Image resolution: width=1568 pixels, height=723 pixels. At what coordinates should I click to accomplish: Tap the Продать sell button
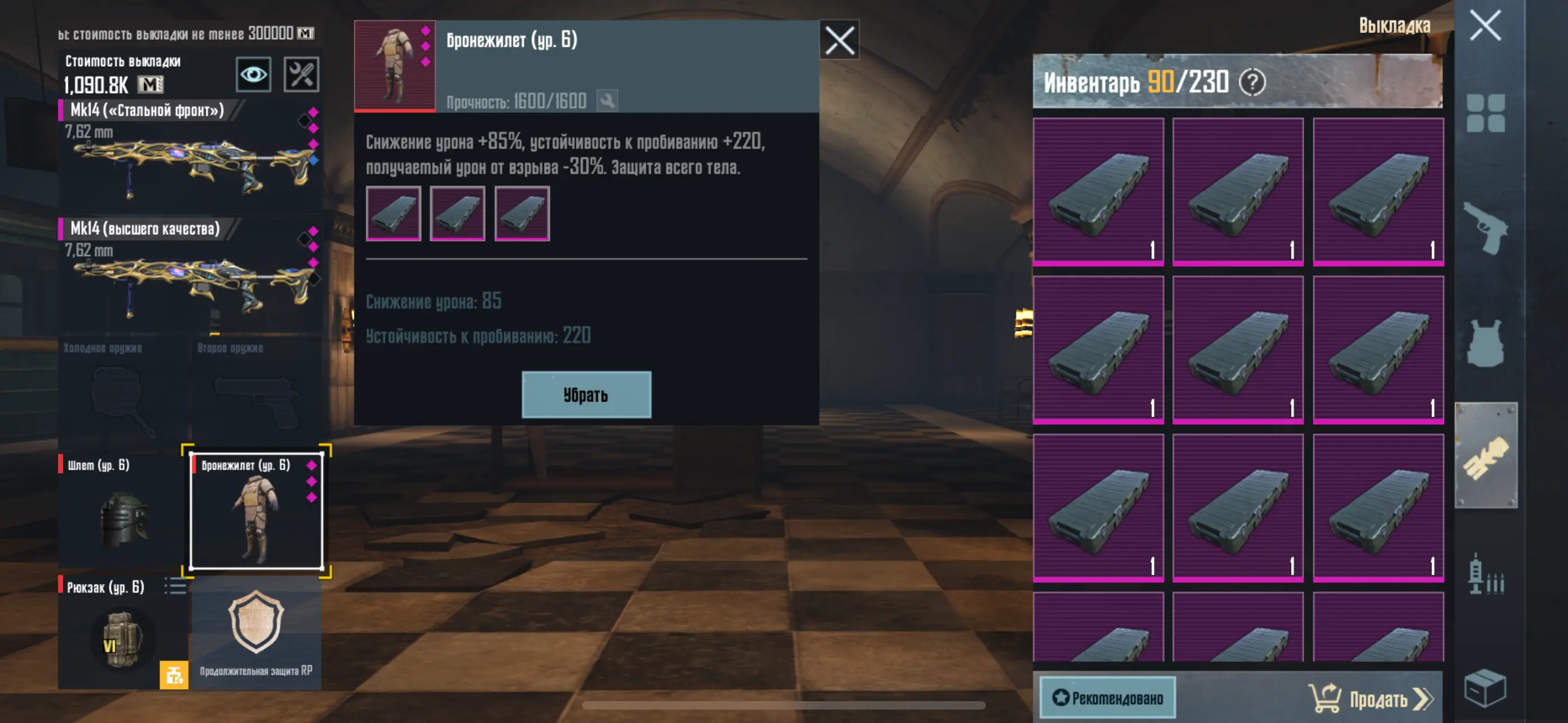coord(1371,699)
